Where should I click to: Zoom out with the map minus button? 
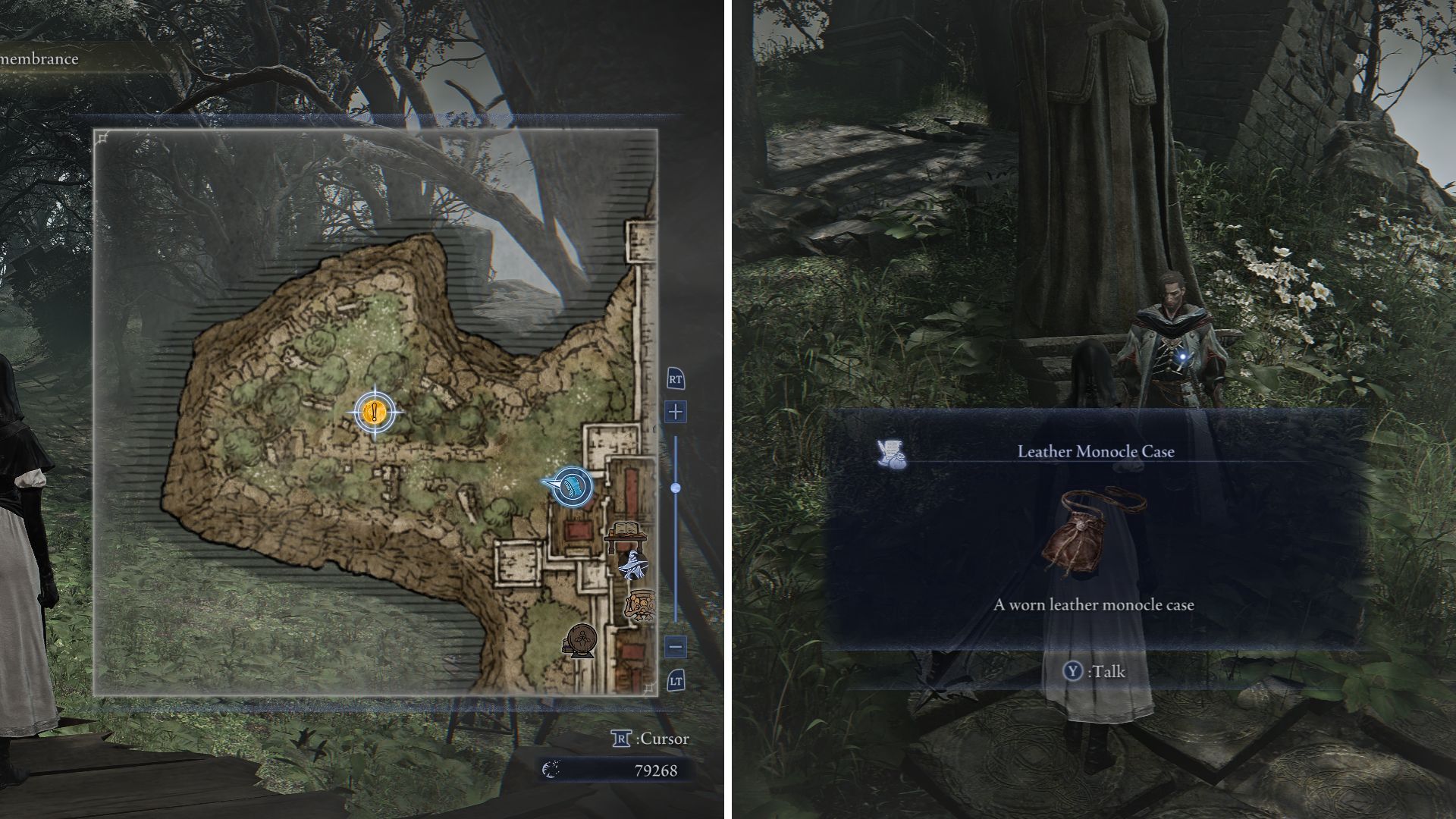tap(676, 647)
